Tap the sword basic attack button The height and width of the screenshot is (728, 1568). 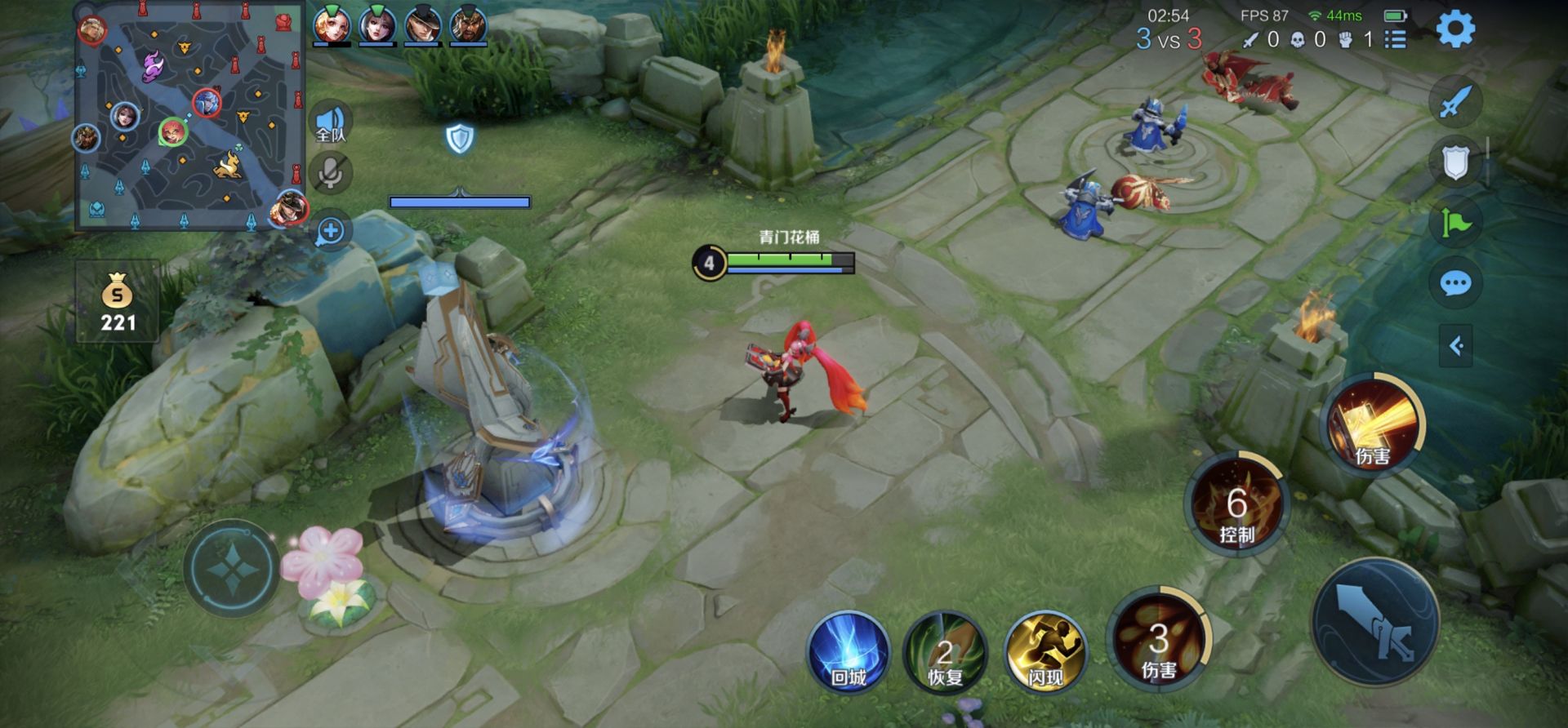tap(1375, 622)
